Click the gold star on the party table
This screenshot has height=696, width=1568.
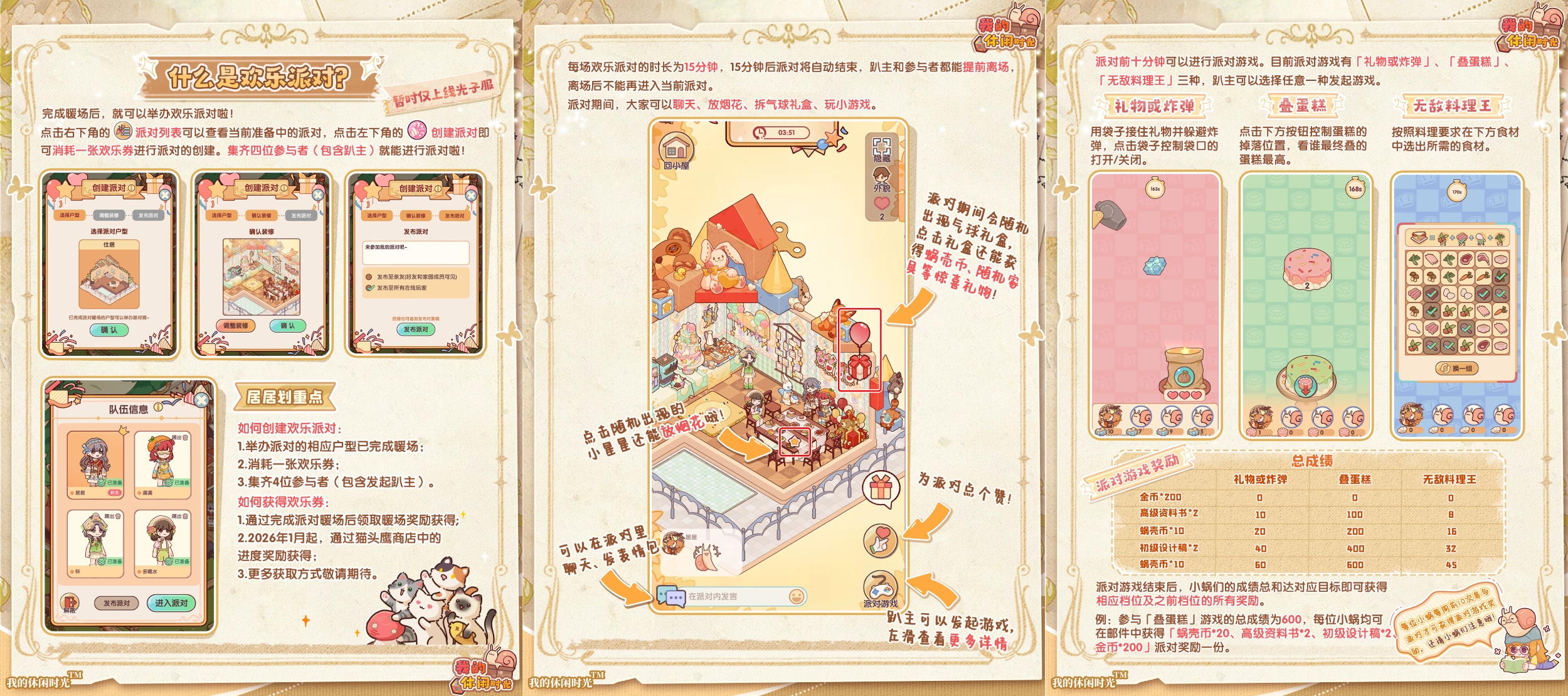pyautogui.click(x=795, y=442)
